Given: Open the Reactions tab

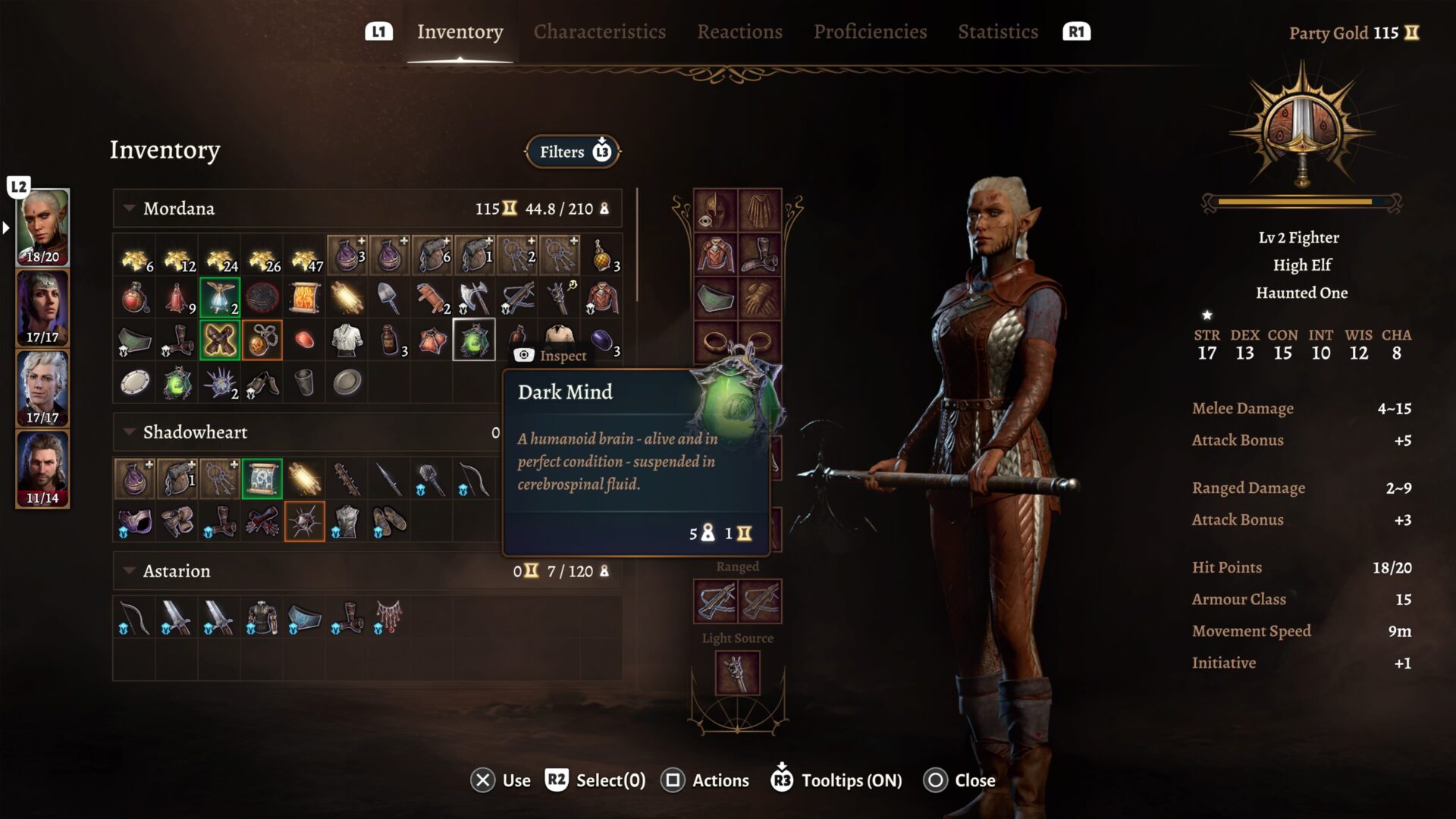Looking at the screenshot, I should (x=739, y=32).
